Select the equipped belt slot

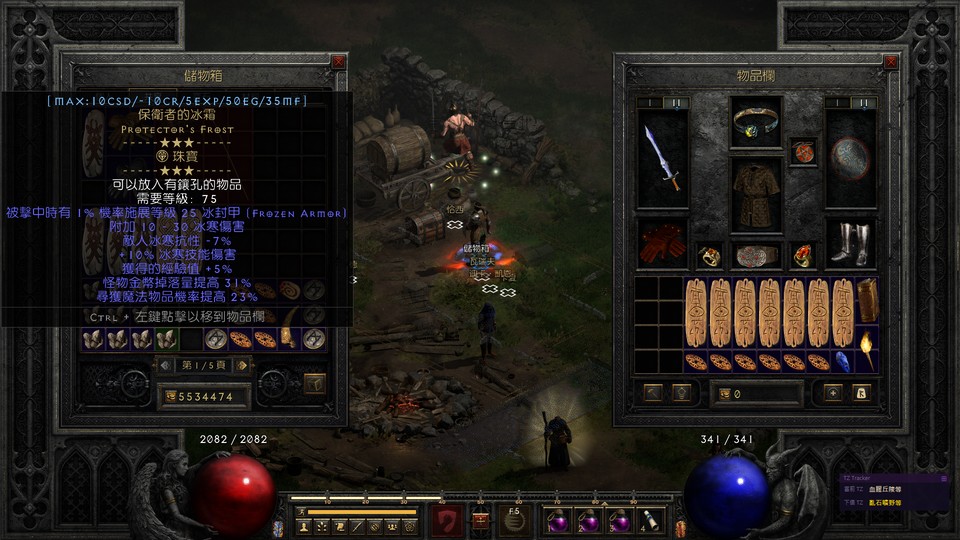756,256
